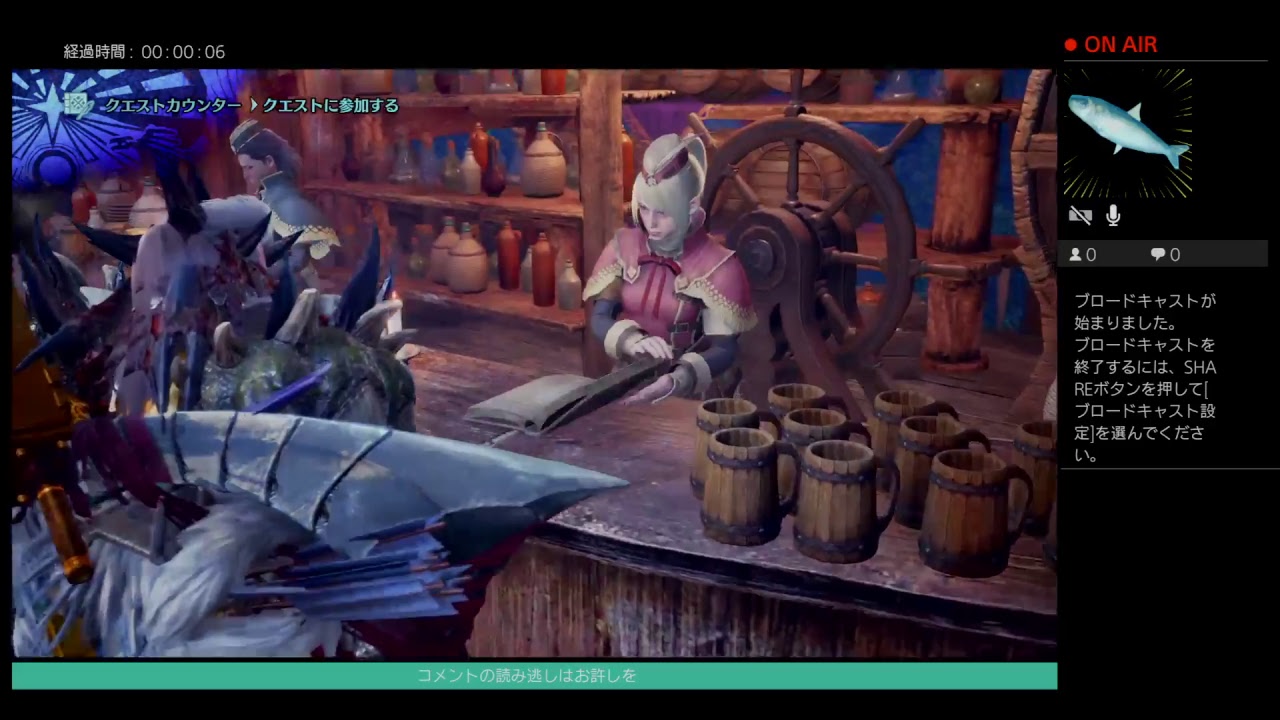This screenshot has width=1280, height=720.
Task: Select the クエストに参加する menu entry
Action: [x=330, y=105]
